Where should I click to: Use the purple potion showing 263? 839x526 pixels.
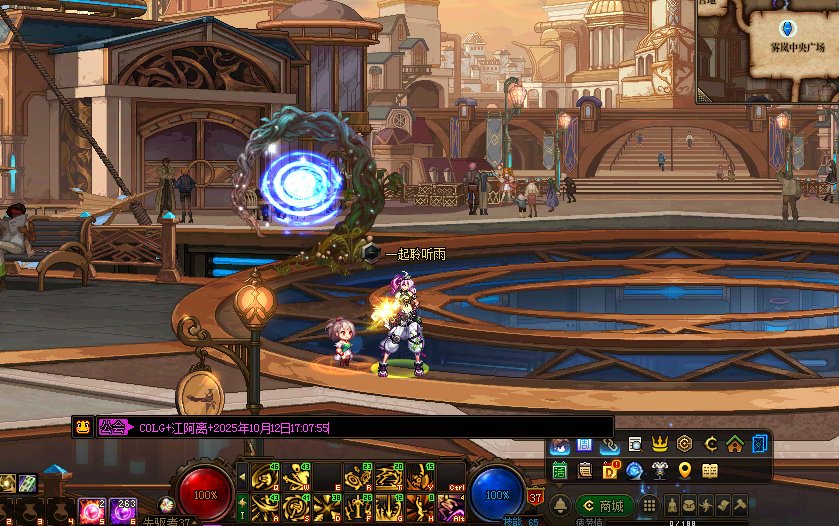[x=123, y=510]
